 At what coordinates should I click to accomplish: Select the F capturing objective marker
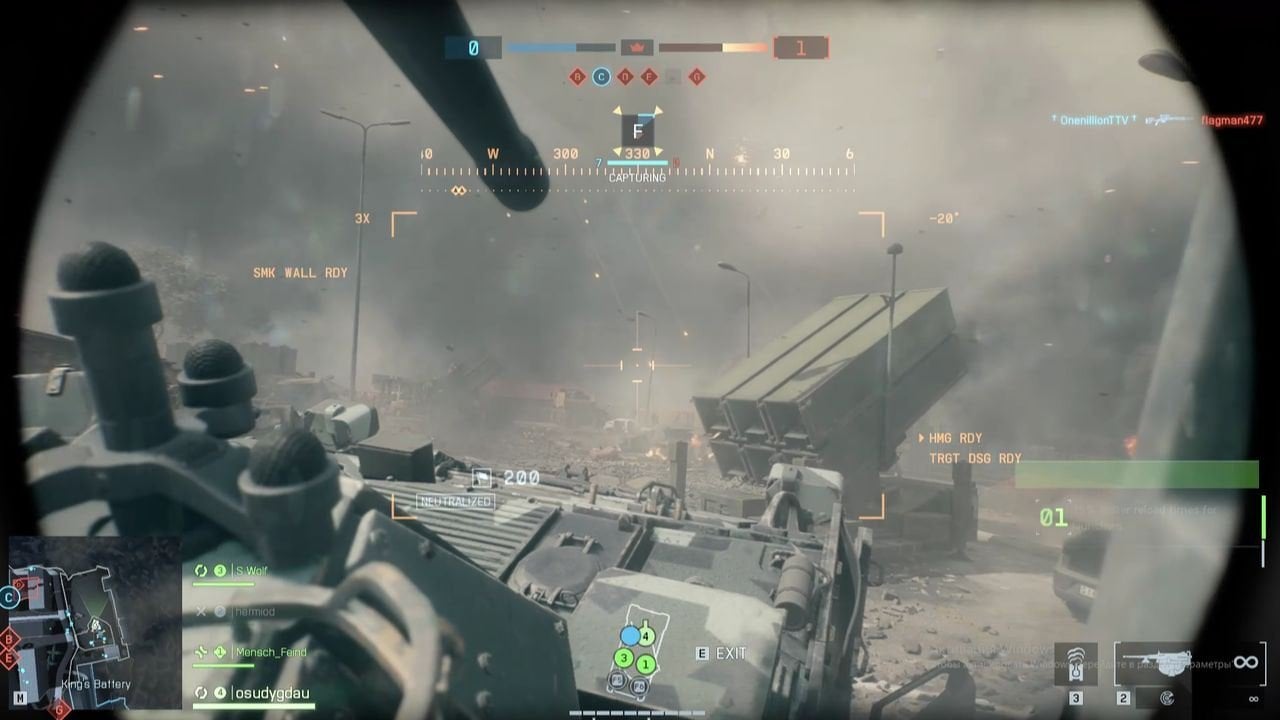[x=637, y=131]
